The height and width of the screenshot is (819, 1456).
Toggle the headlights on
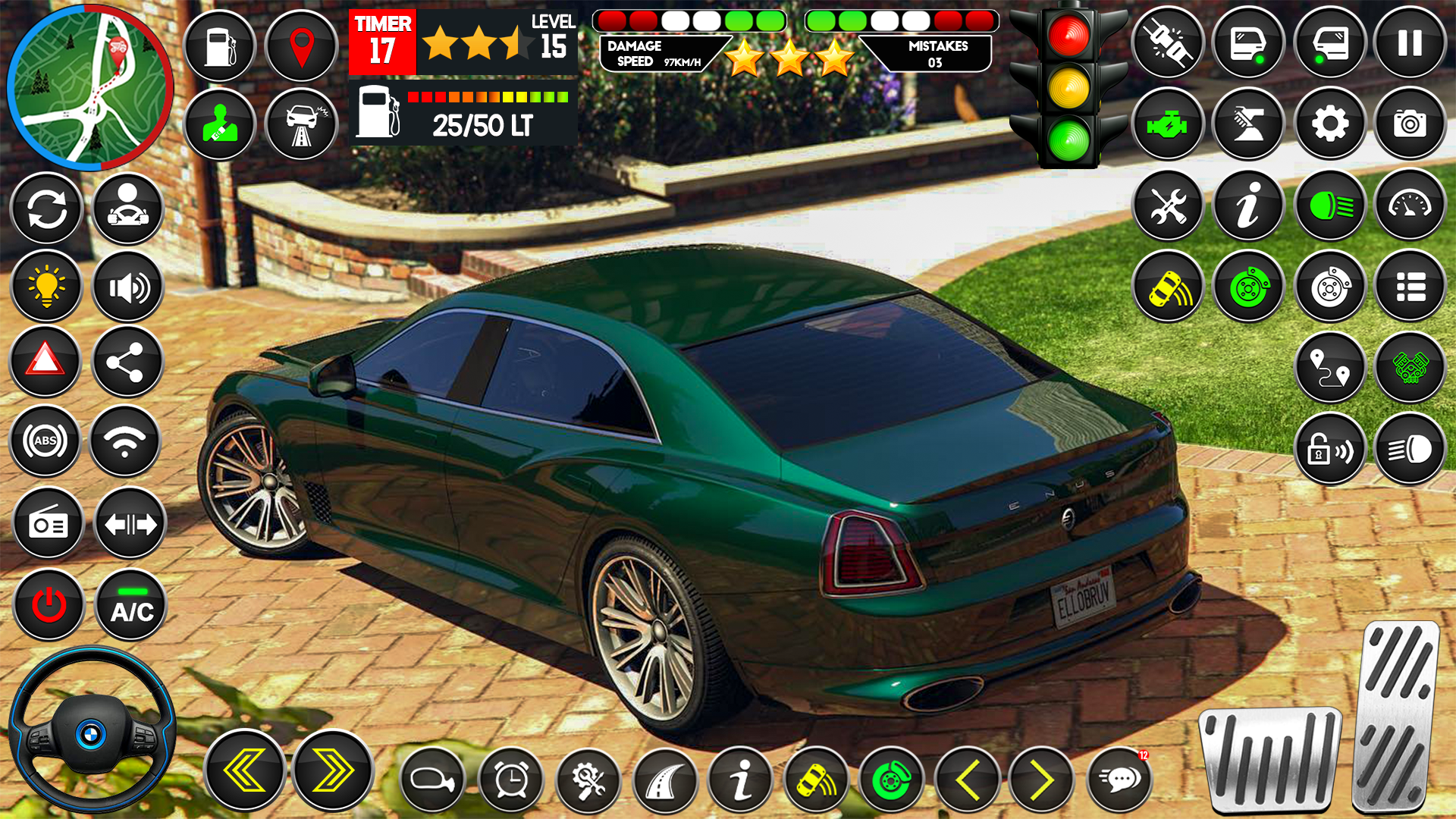[1329, 206]
